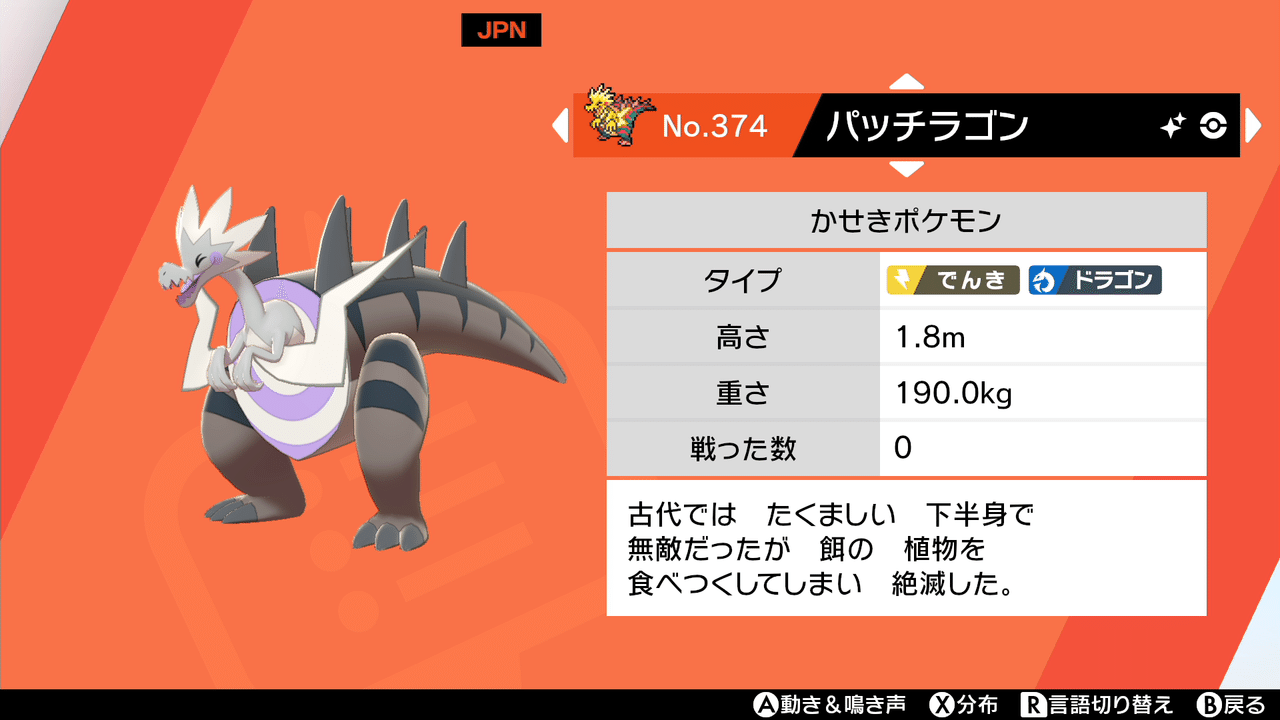Advance to next Pokémon with right arrow
The image size is (1280, 720).
[x=1253, y=126]
